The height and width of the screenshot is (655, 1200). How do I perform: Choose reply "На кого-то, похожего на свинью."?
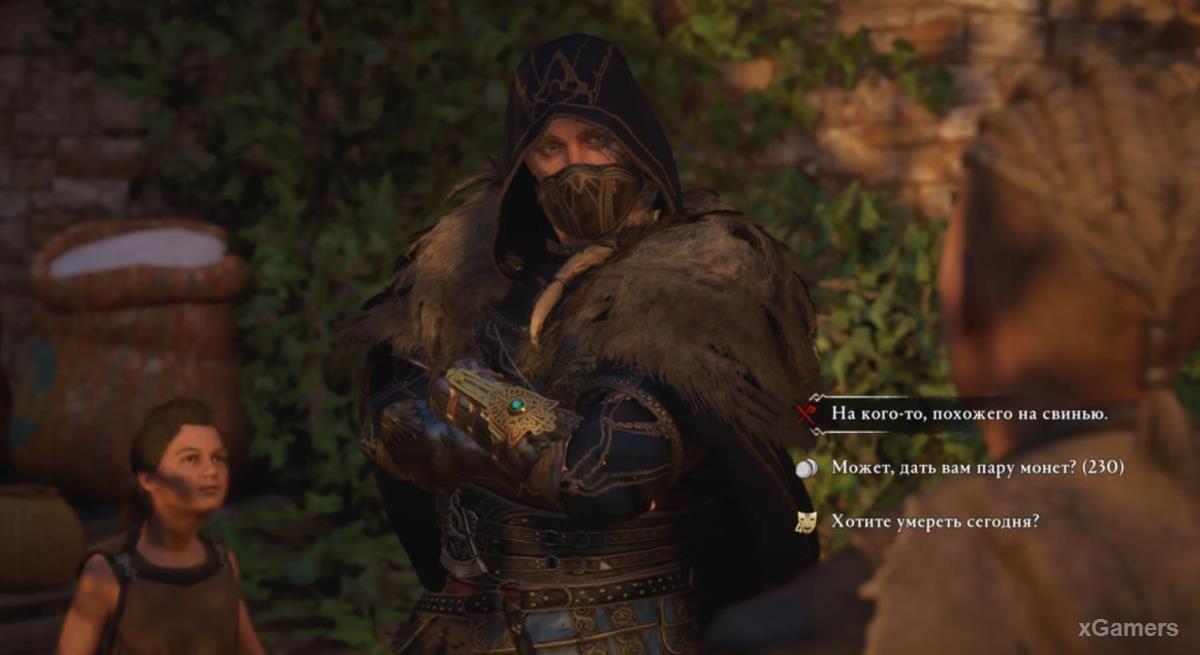(969, 413)
